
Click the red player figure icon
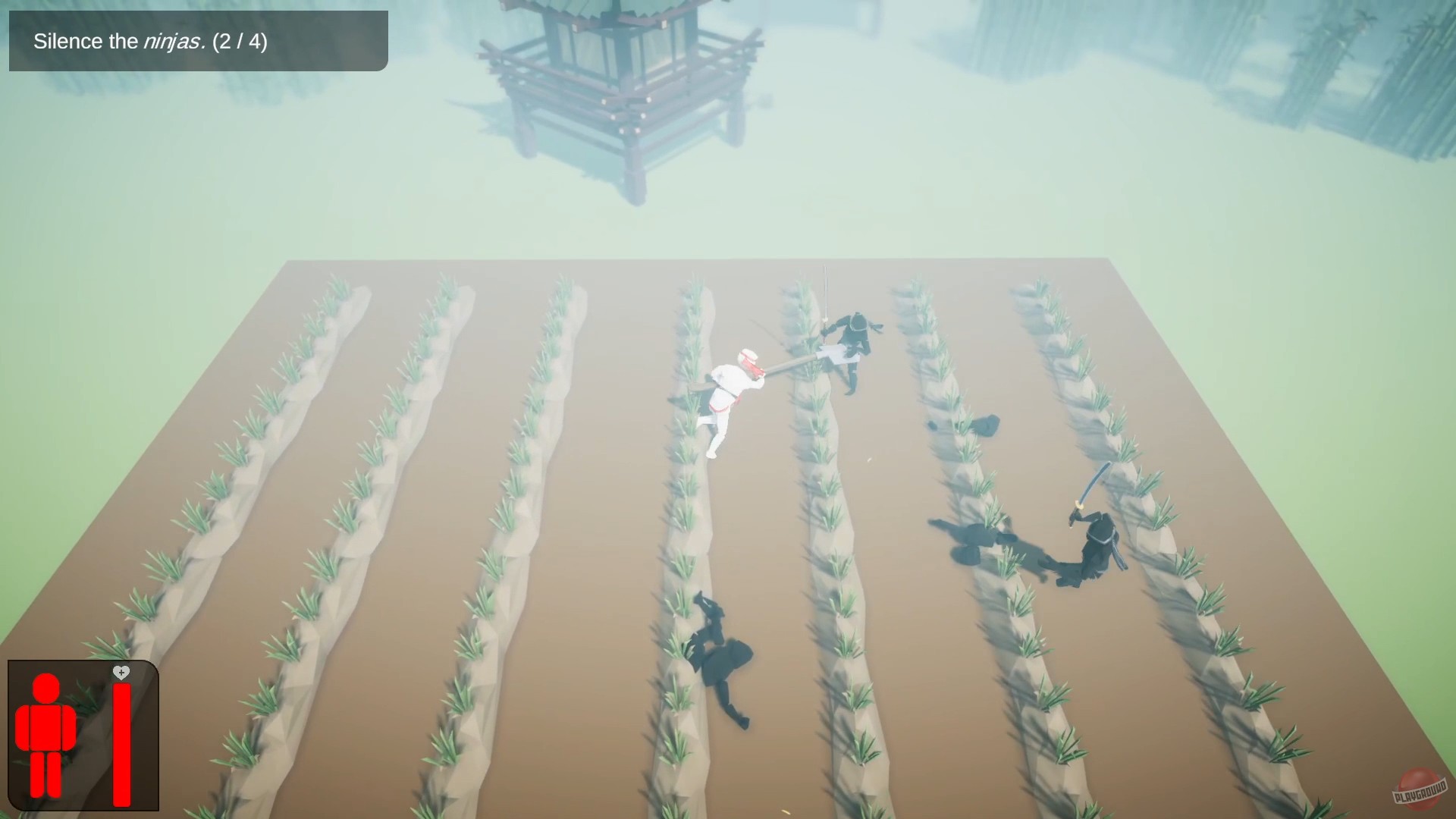click(x=48, y=732)
